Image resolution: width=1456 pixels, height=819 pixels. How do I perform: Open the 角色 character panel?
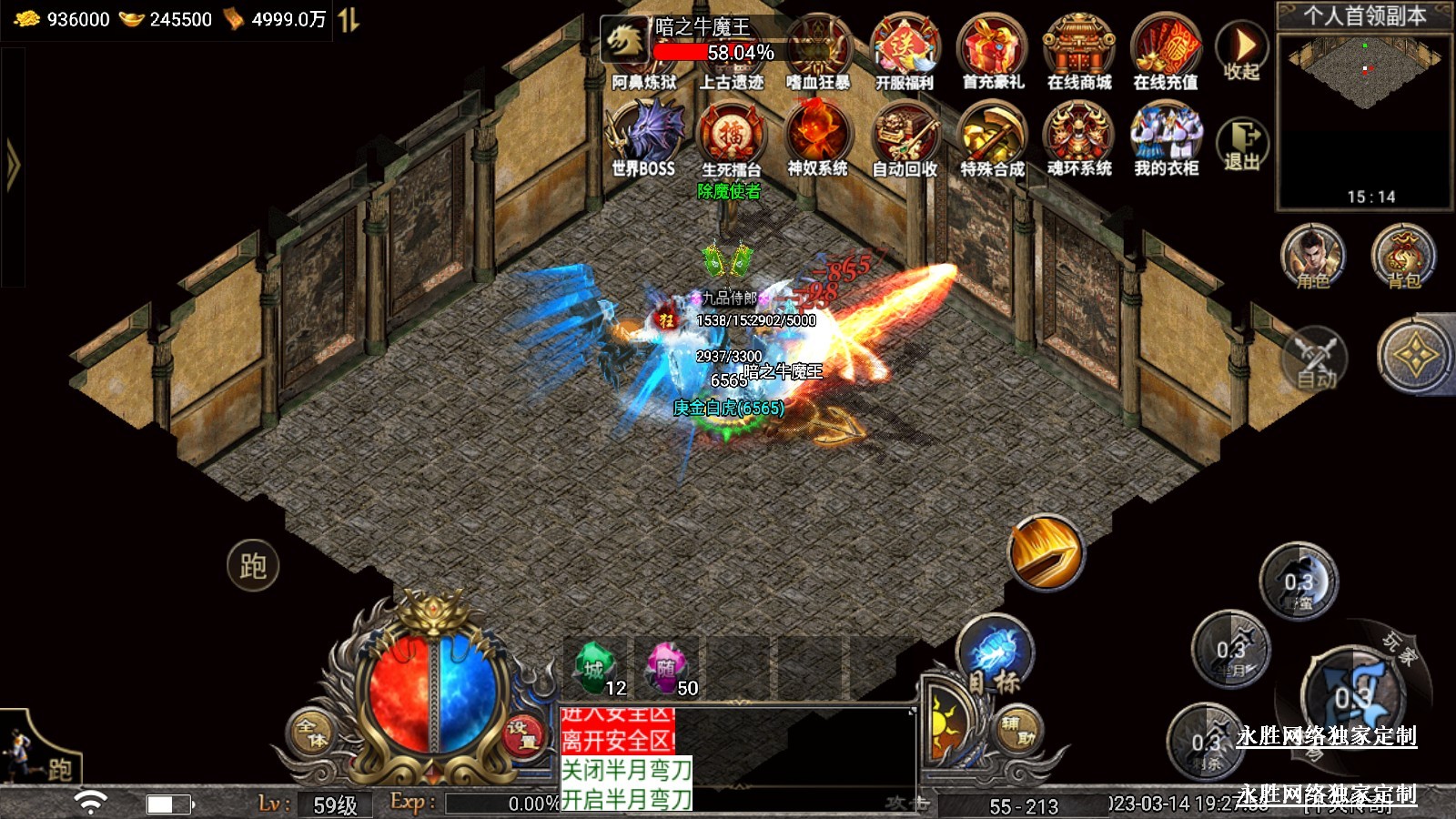pos(1313,258)
